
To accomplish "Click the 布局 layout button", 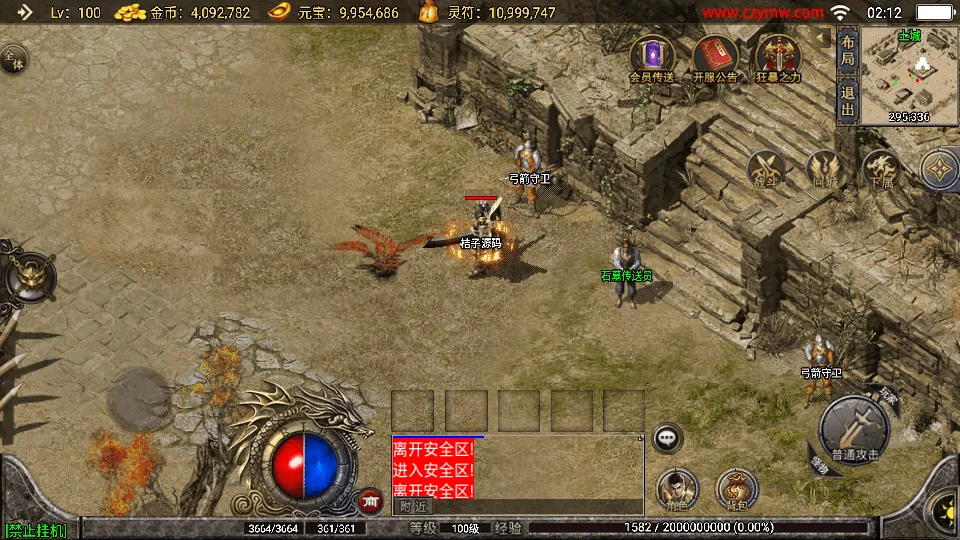I will coord(847,50).
